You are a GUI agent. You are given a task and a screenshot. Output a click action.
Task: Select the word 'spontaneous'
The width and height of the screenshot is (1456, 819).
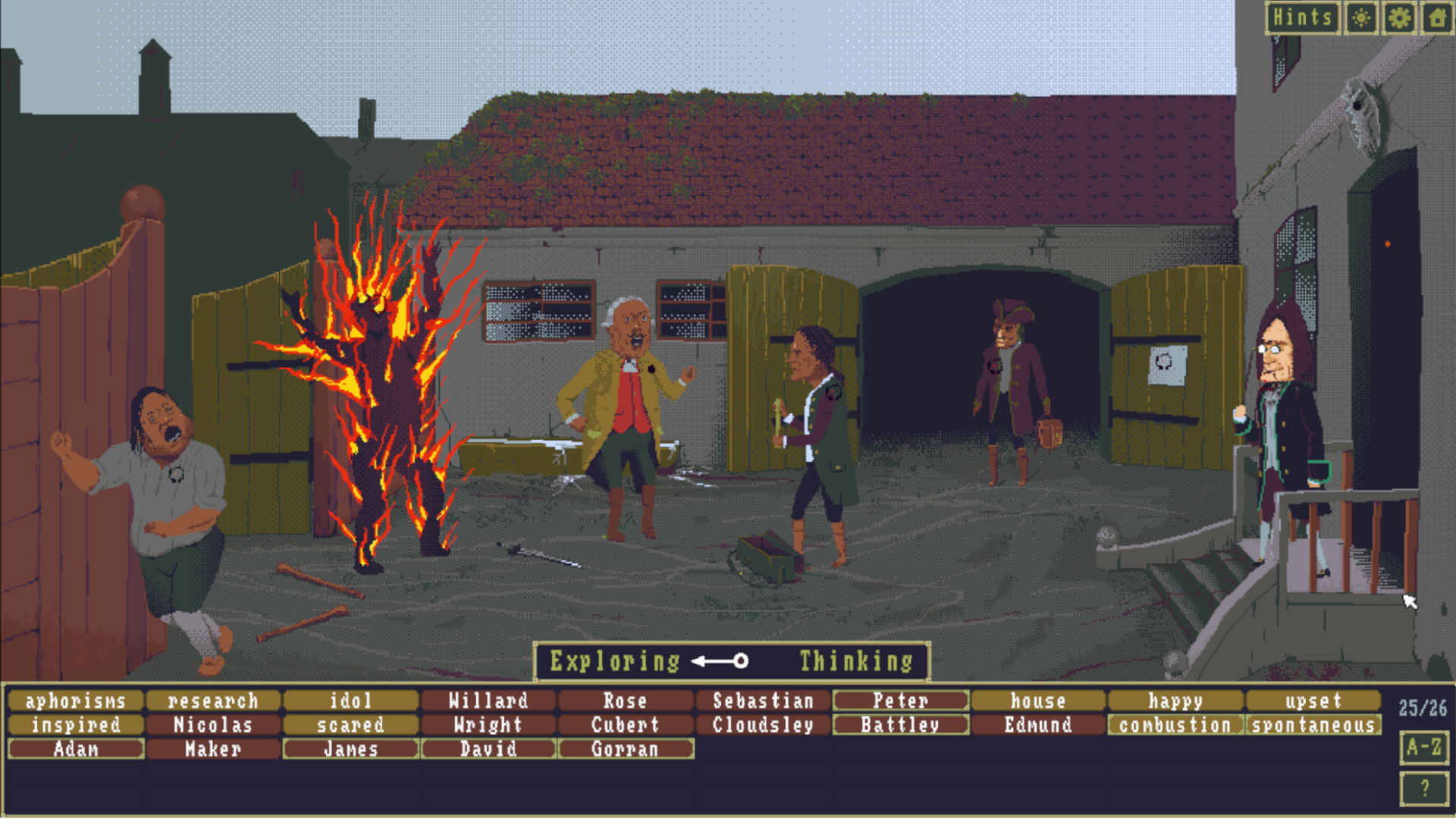coord(1314,725)
